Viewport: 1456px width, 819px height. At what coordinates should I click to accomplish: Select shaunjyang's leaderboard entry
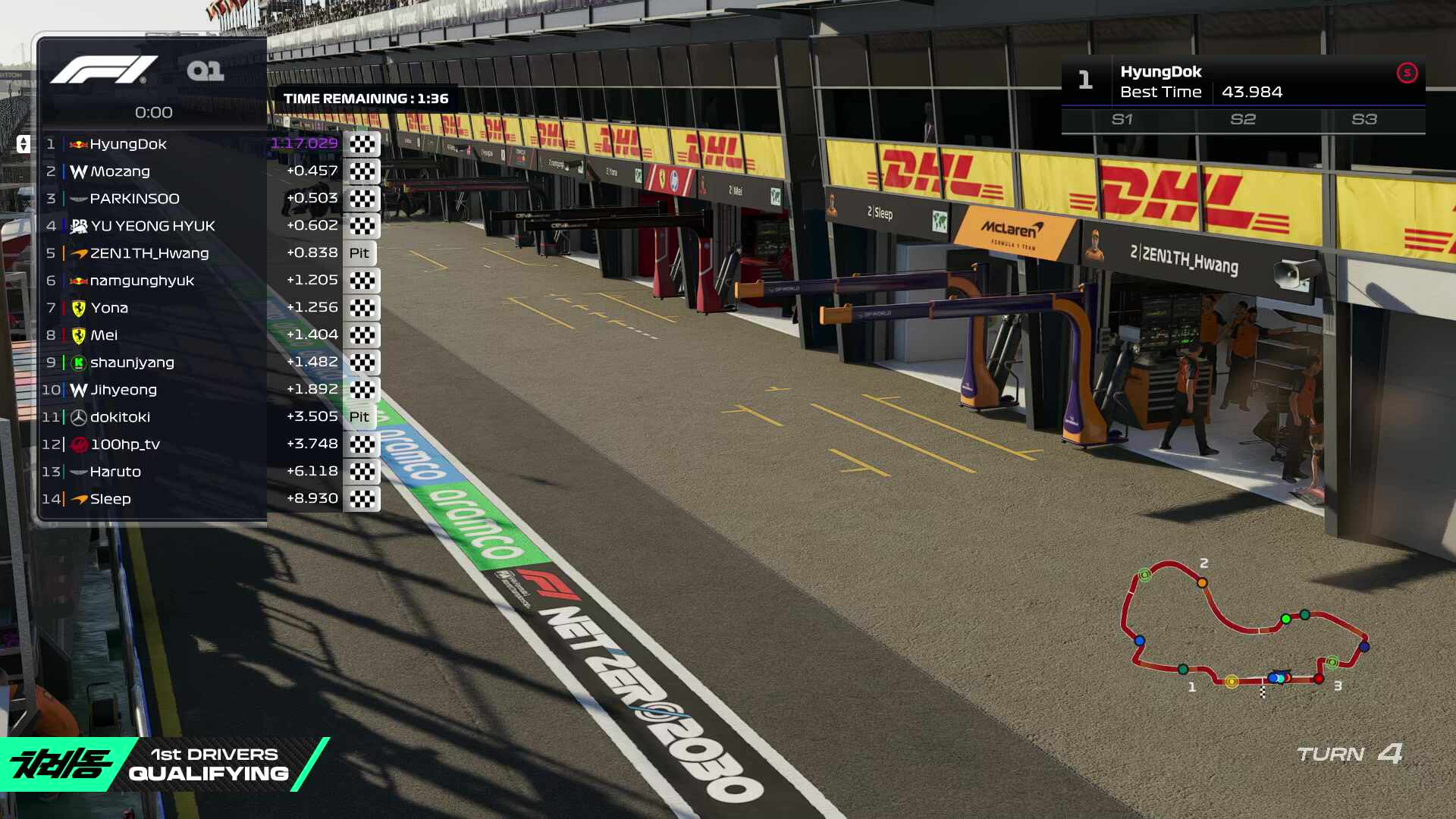pyautogui.click(x=132, y=362)
